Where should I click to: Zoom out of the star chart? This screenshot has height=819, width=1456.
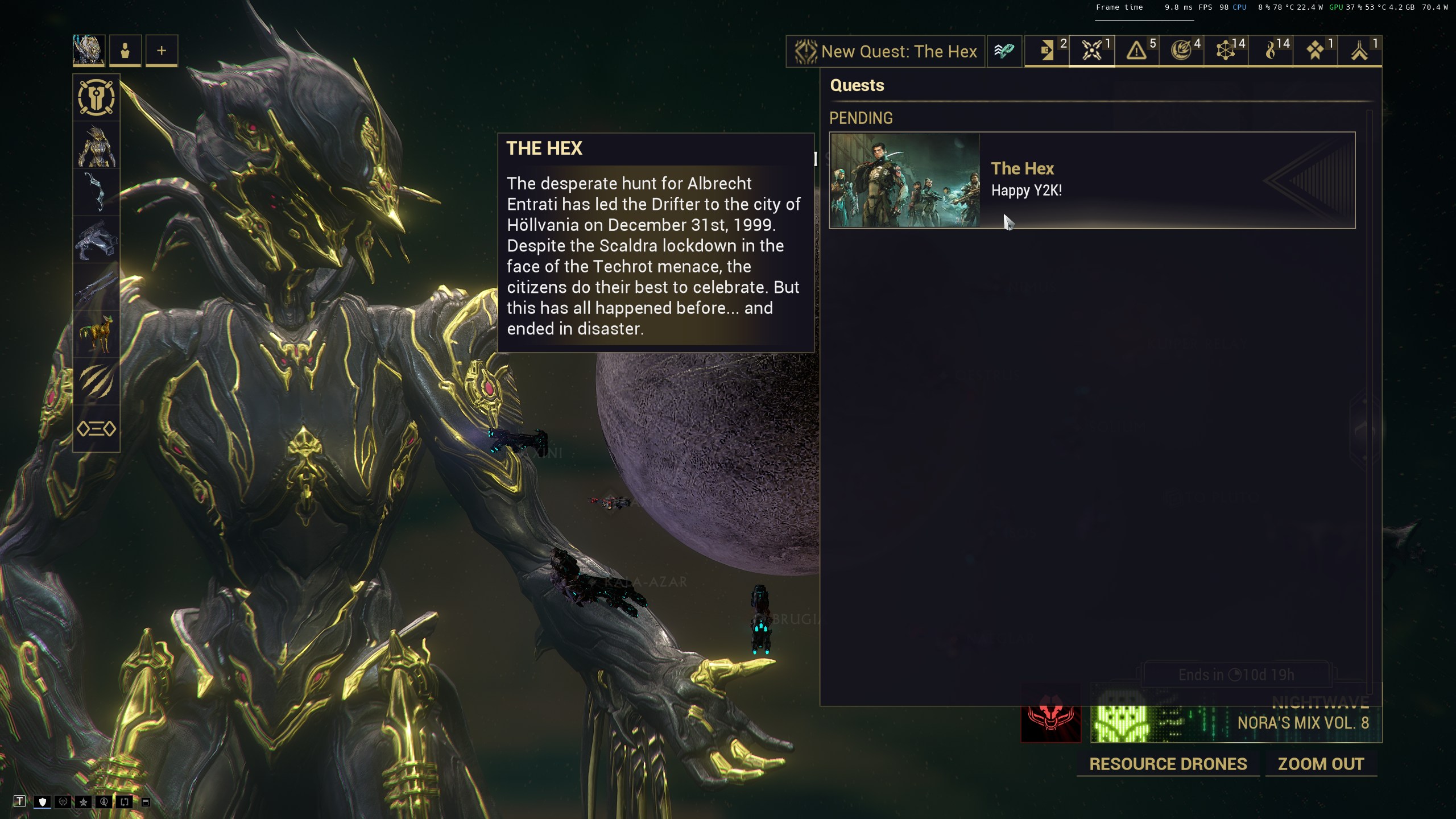[x=1321, y=764]
